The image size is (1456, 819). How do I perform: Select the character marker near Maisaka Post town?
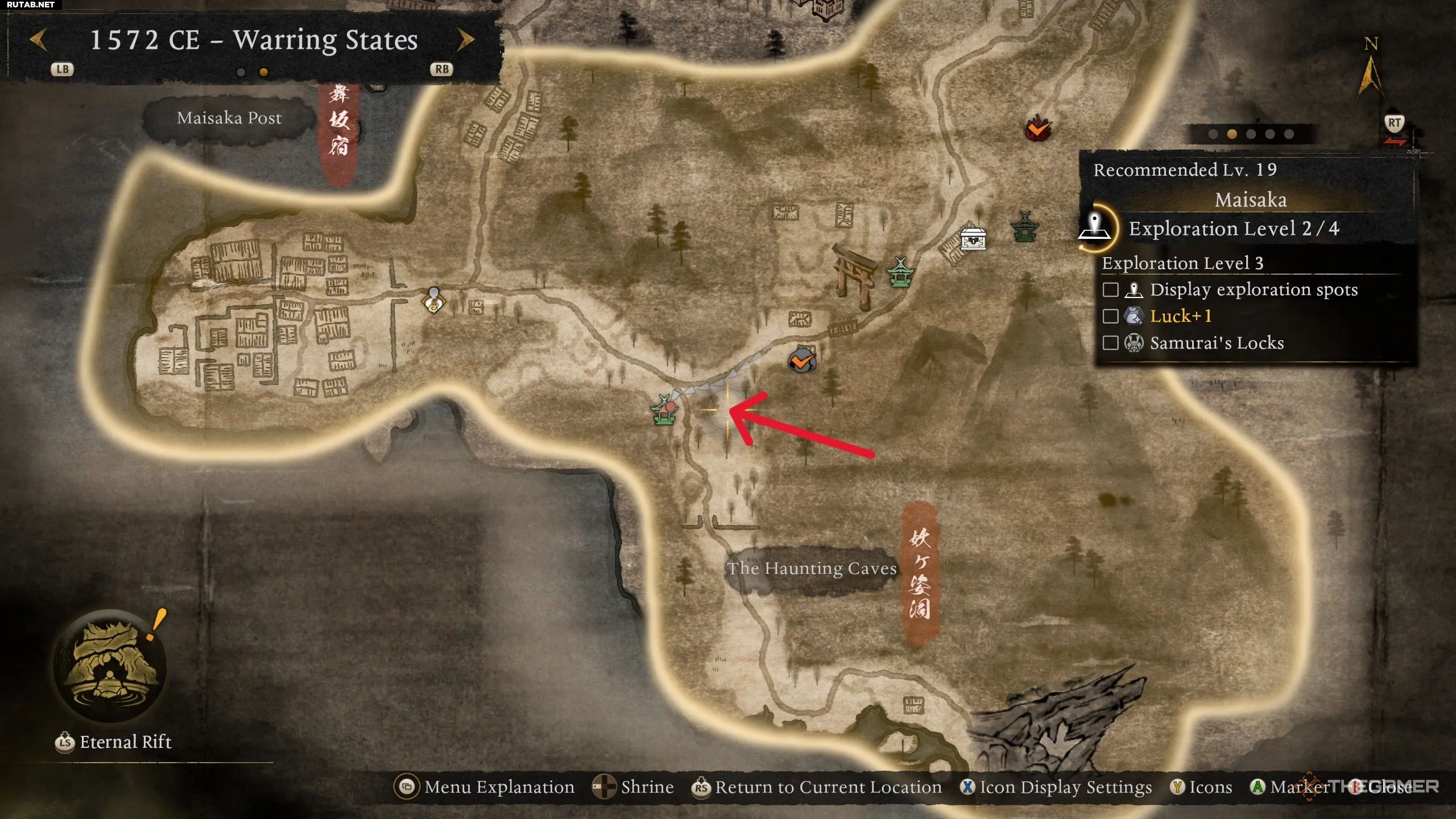pos(434,300)
